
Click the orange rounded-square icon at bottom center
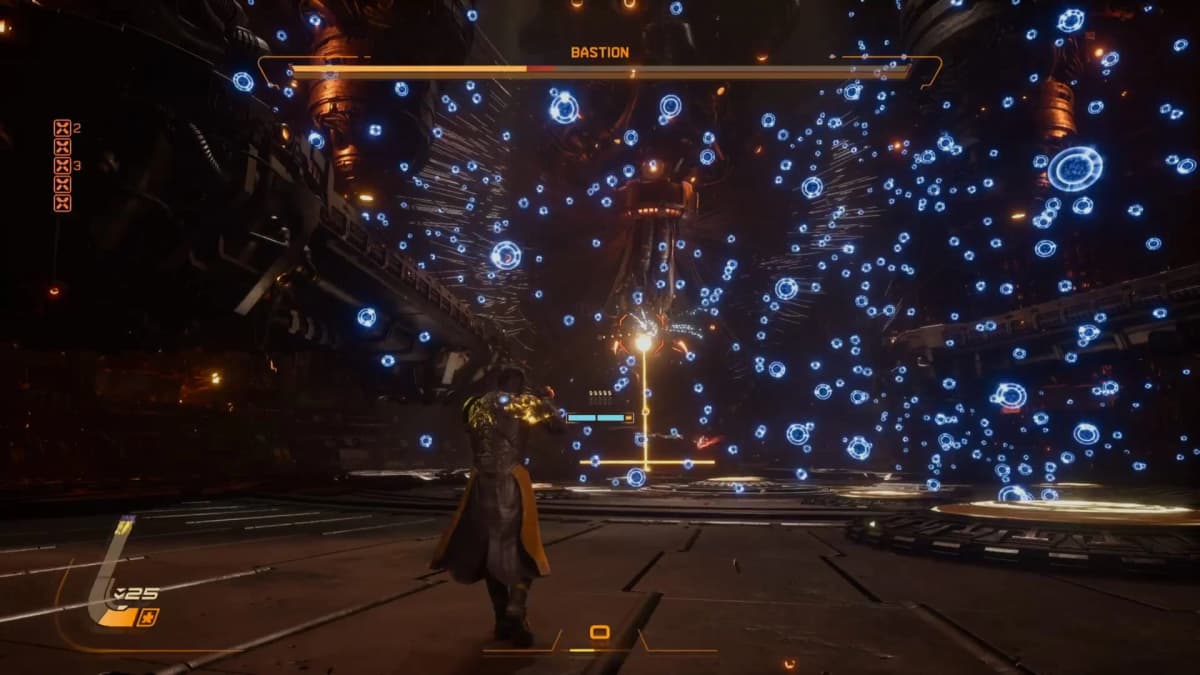tap(599, 632)
